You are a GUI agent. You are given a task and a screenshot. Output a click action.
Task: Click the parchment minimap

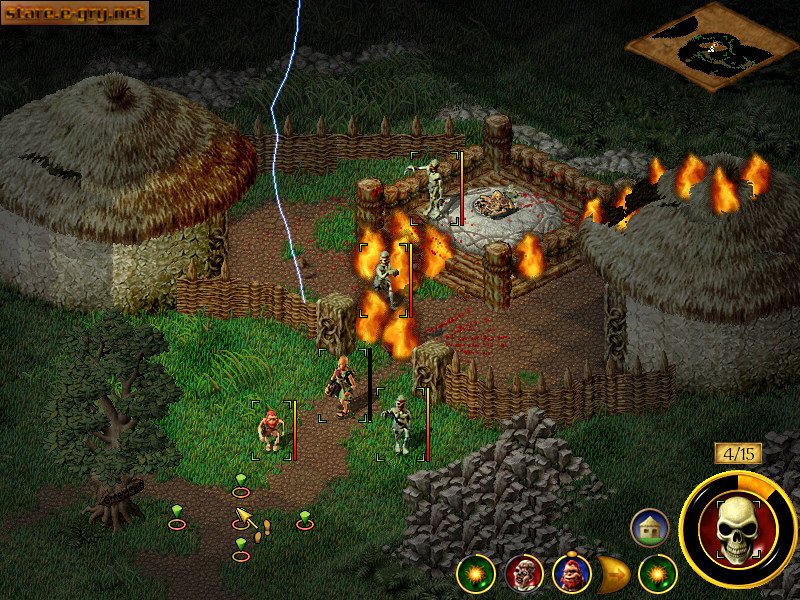click(x=712, y=45)
